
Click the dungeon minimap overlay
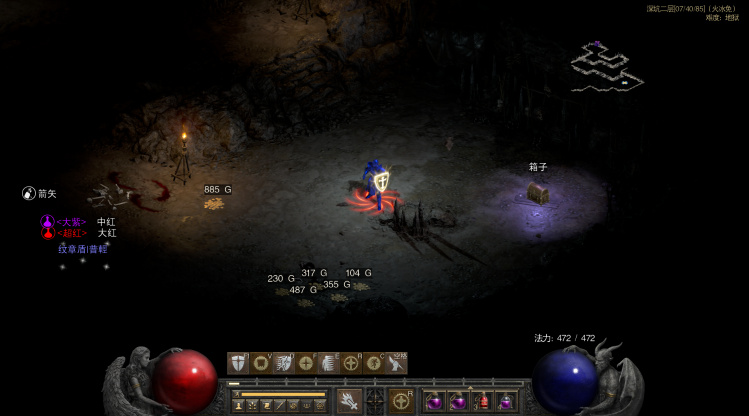pos(606,68)
